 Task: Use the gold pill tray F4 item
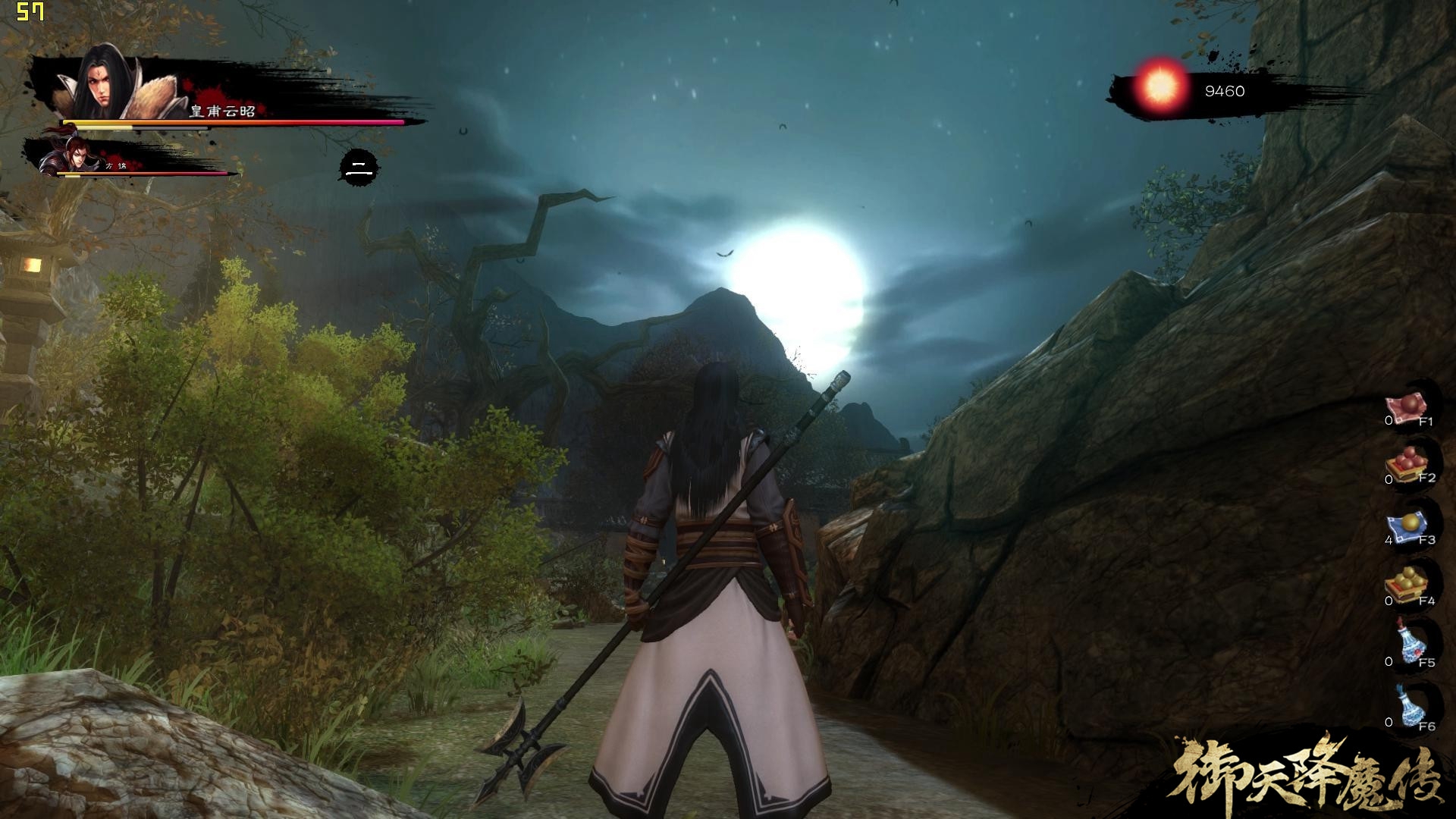tap(1407, 586)
